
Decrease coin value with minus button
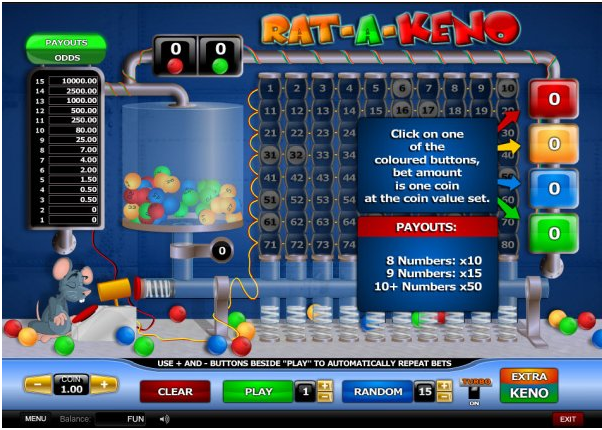click(37, 385)
